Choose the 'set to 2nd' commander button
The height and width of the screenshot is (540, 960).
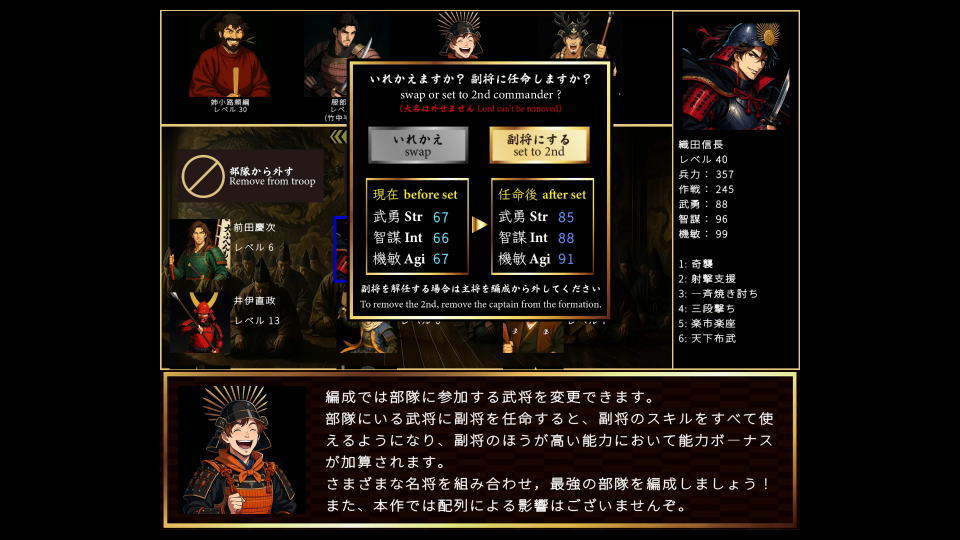click(539, 145)
